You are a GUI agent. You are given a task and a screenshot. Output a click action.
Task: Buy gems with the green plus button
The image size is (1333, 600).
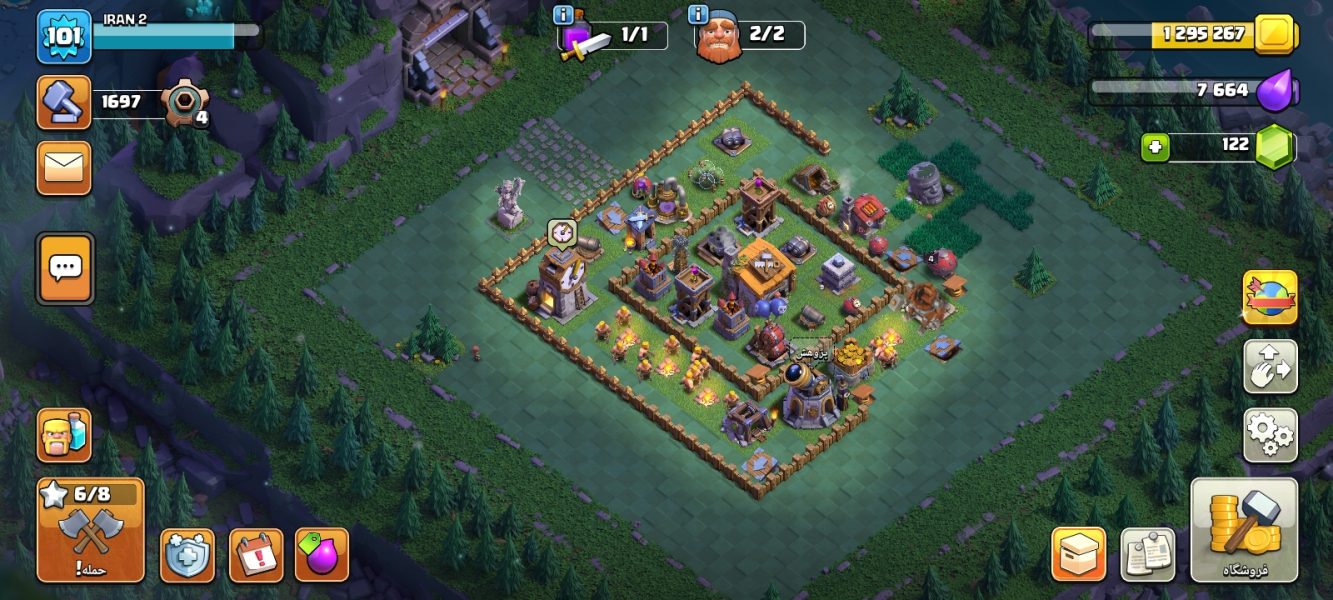click(x=1155, y=147)
